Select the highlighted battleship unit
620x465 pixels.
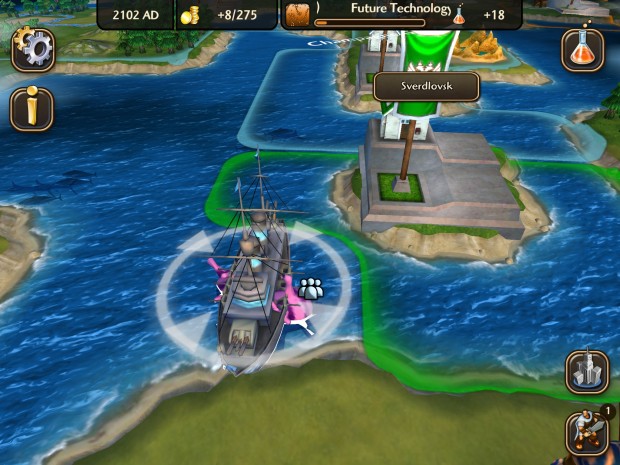coord(253,295)
